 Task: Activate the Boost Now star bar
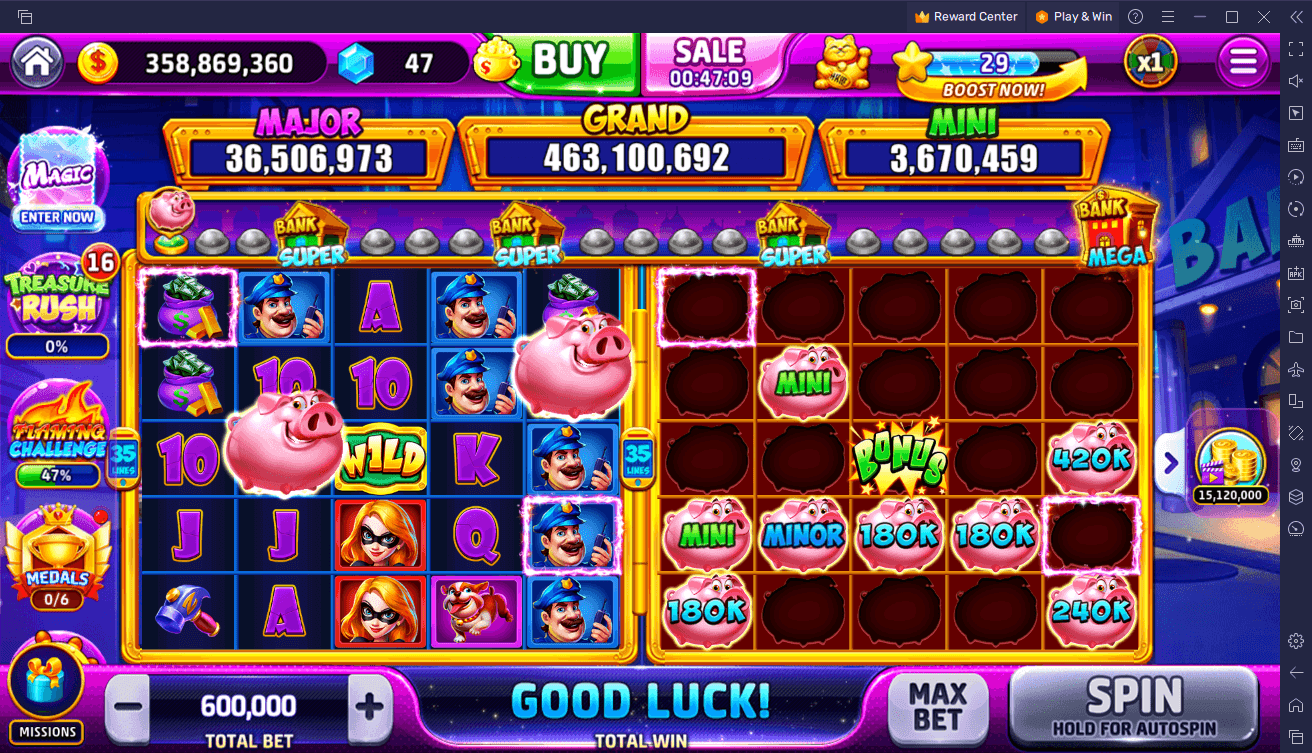coord(992,71)
